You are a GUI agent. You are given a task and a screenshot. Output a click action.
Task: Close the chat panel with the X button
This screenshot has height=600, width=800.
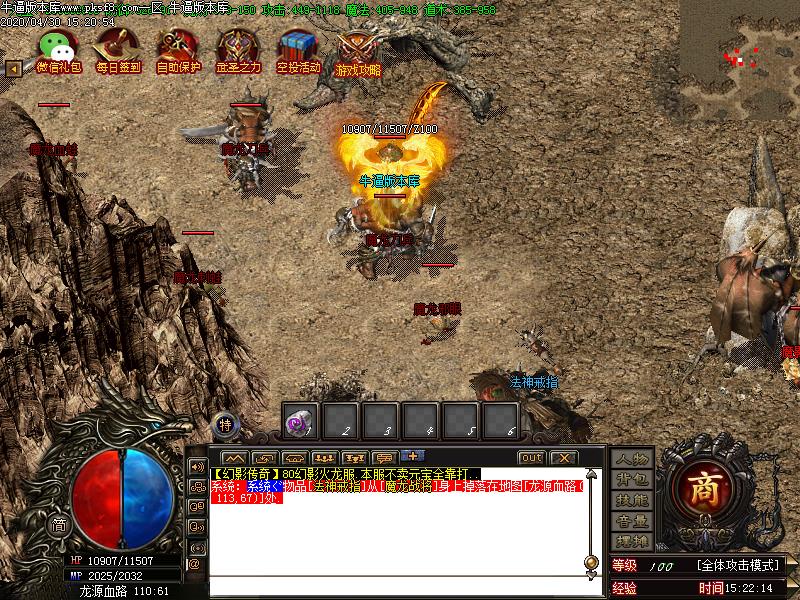coord(563,457)
